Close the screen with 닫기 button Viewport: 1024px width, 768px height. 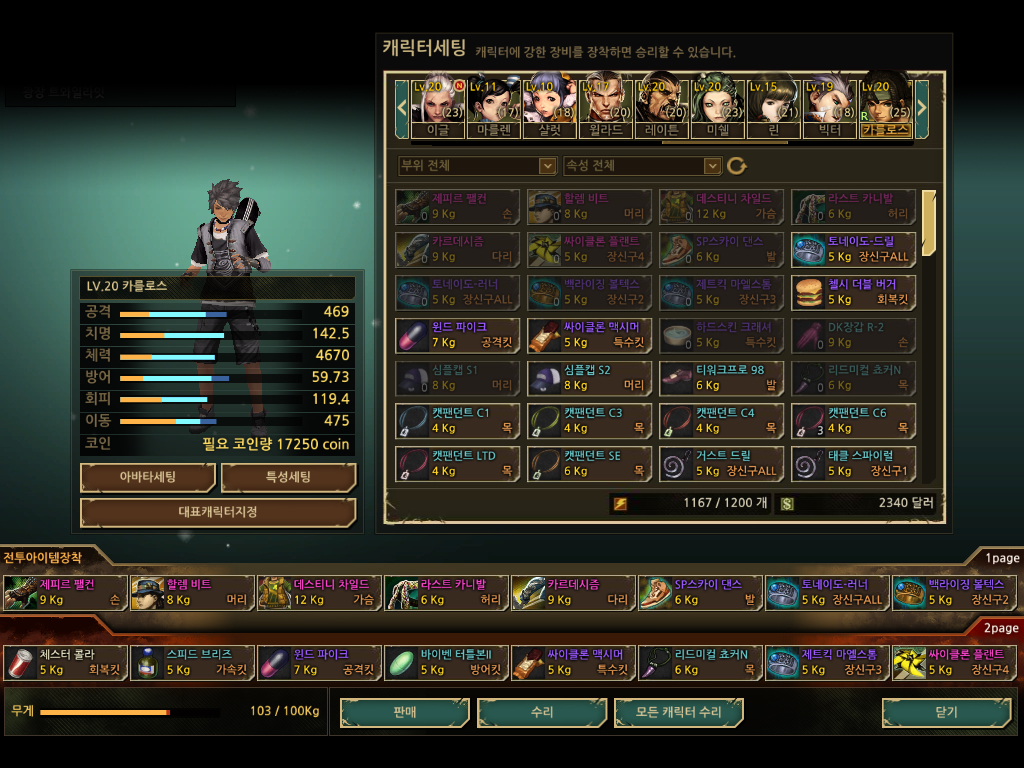click(946, 712)
